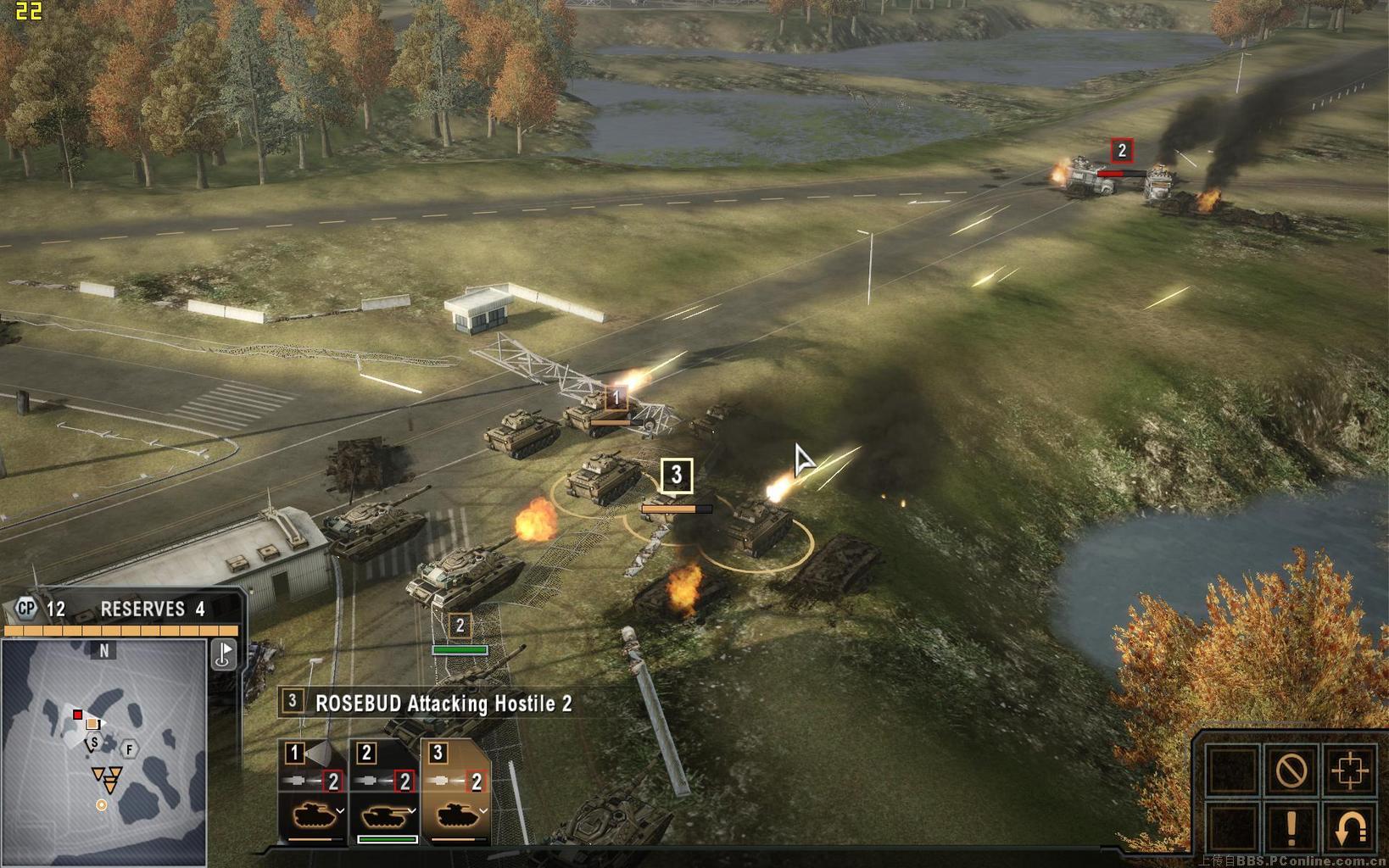Select highlighted unit card 3
Screen dimensions: 1389x868
point(455,793)
